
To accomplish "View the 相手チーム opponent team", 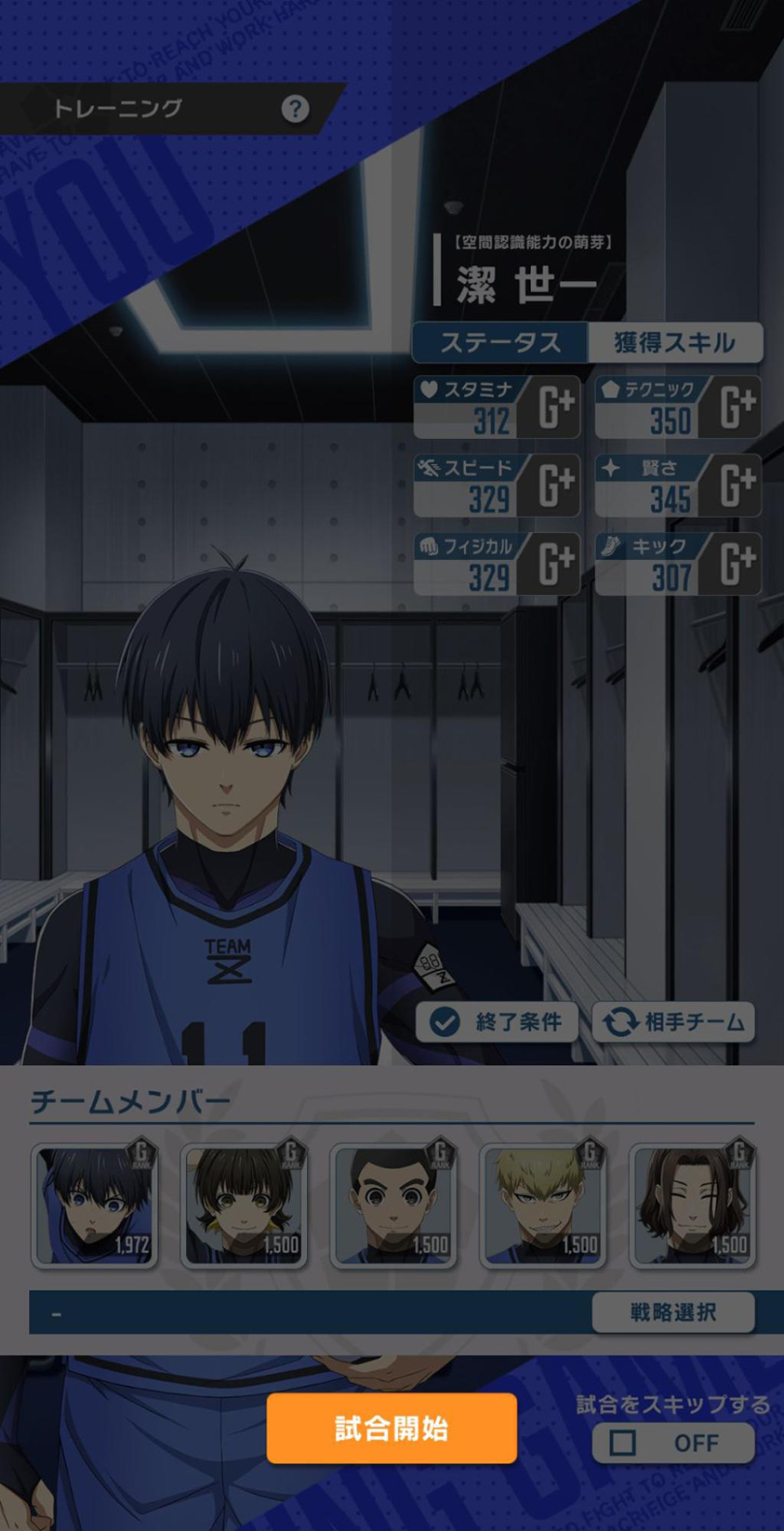I will point(673,1022).
